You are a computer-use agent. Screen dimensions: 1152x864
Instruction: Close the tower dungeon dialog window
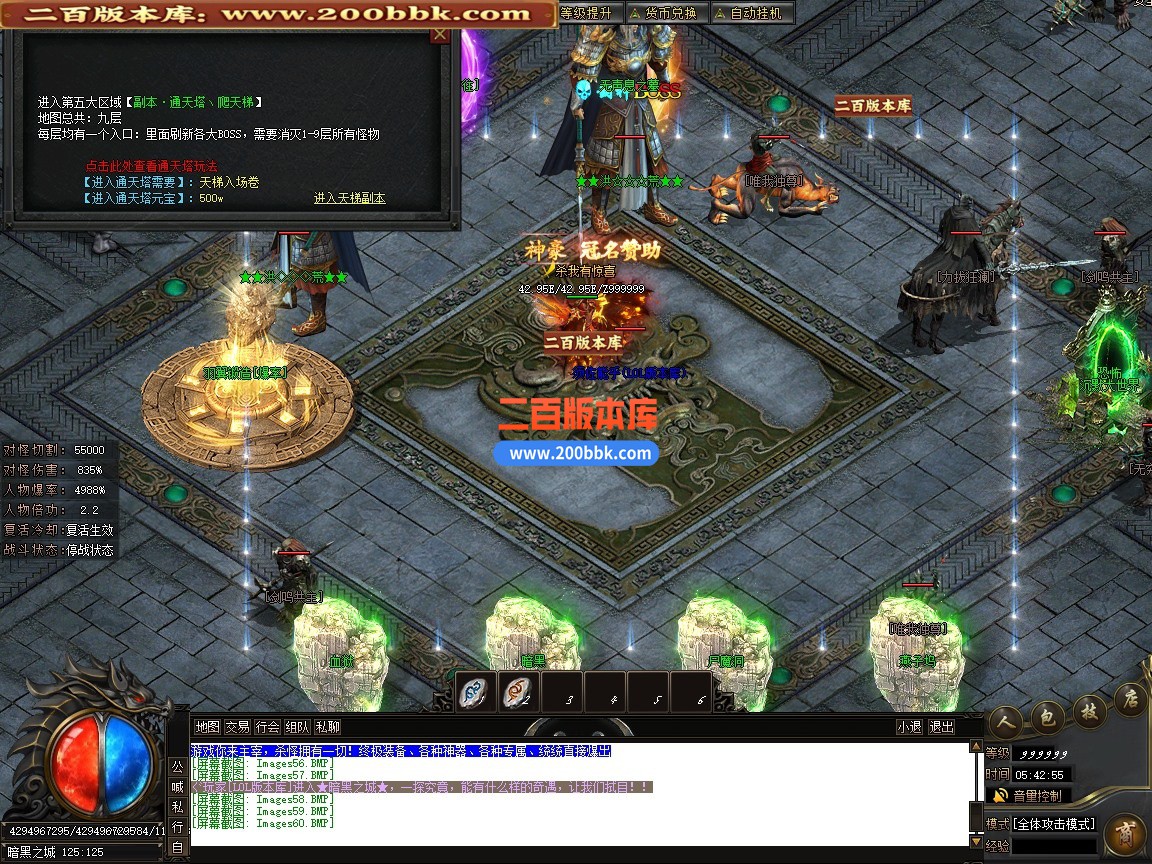(x=439, y=35)
